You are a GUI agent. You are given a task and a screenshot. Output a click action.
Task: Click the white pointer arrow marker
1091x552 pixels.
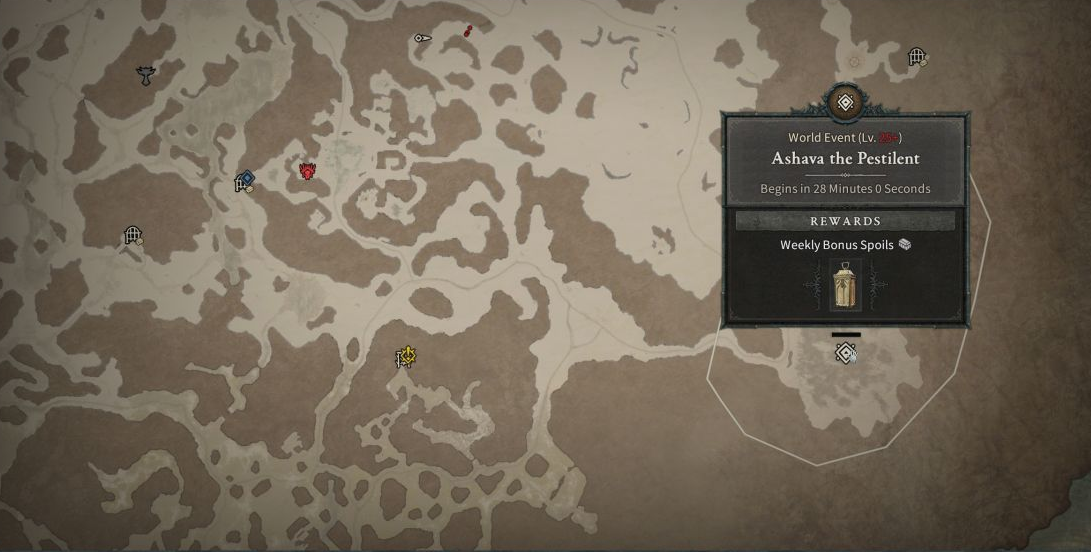[422, 39]
